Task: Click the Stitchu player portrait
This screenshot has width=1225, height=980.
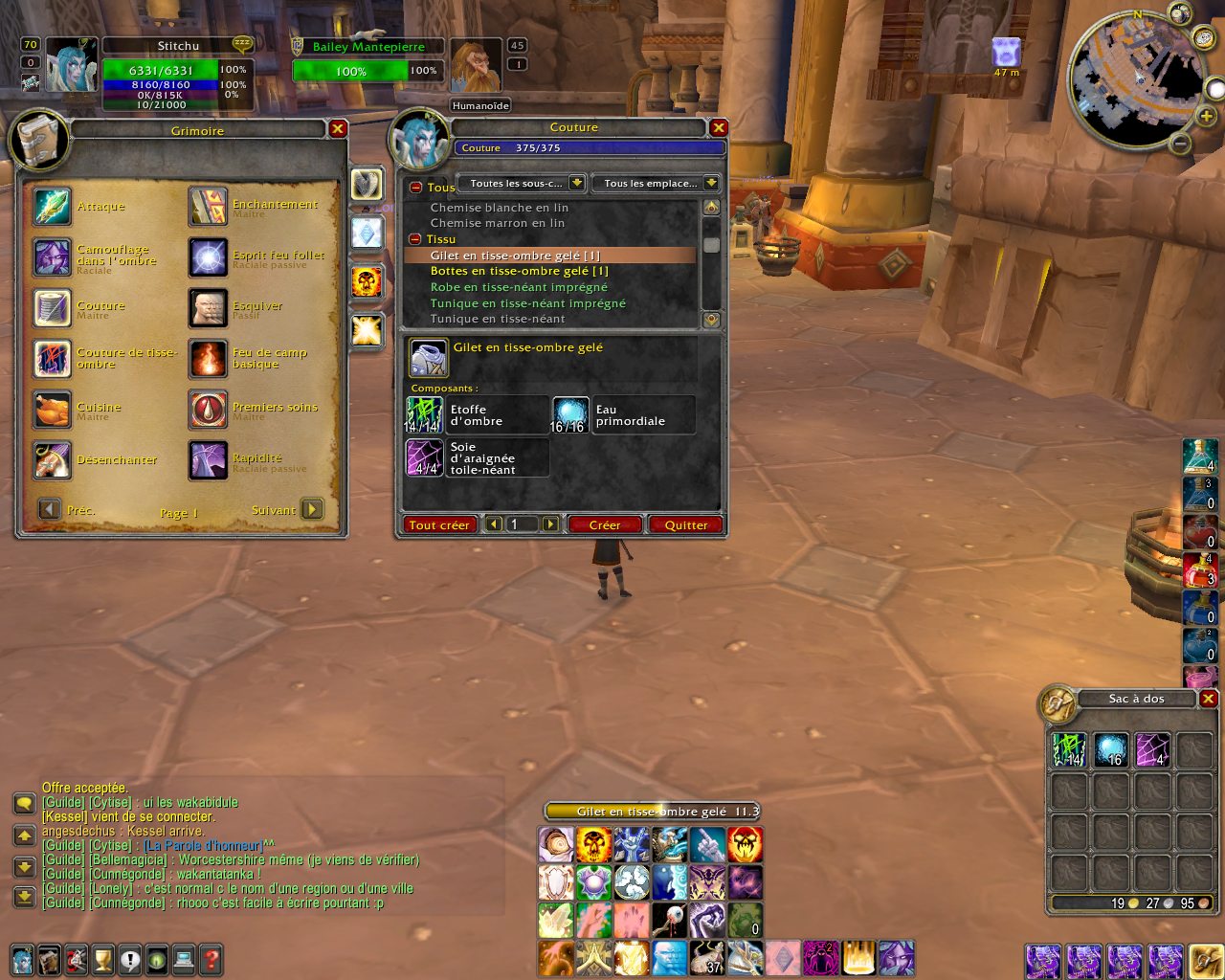Action: pyautogui.click(x=72, y=66)
